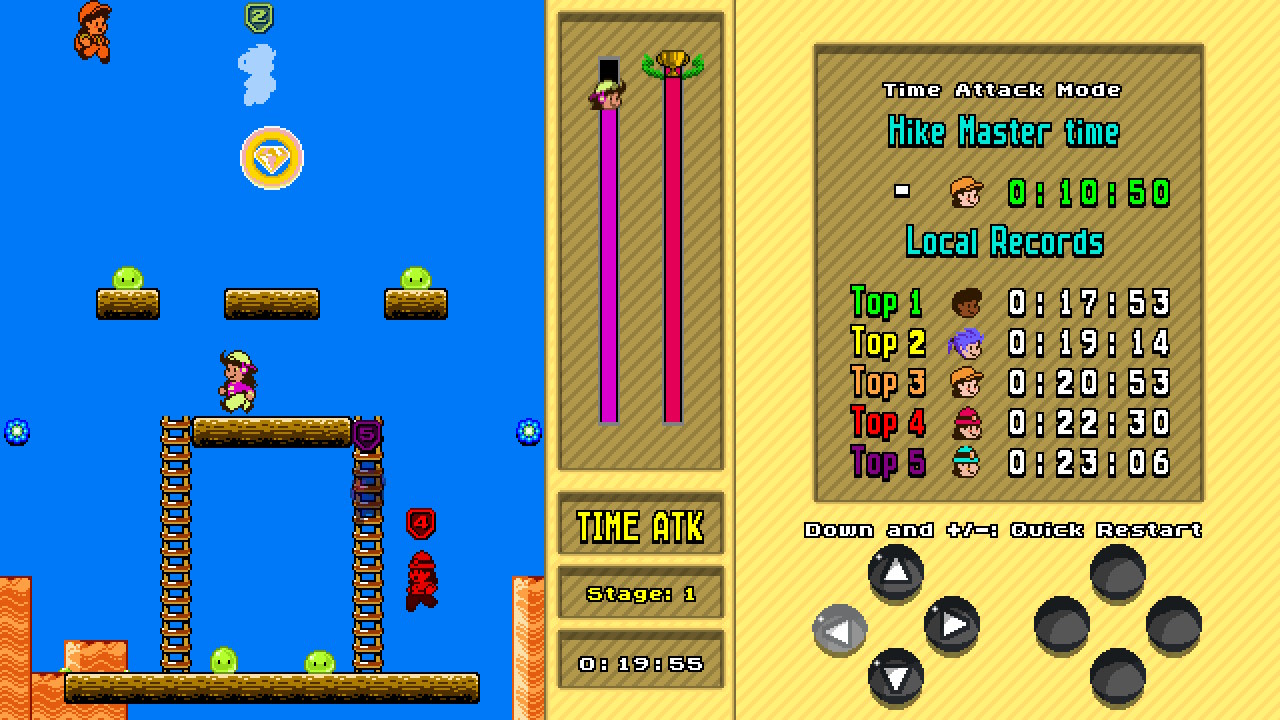Click the spinning gem medal icon
The width and height of the screenshot is (1280, 720).
click(272, 158)
